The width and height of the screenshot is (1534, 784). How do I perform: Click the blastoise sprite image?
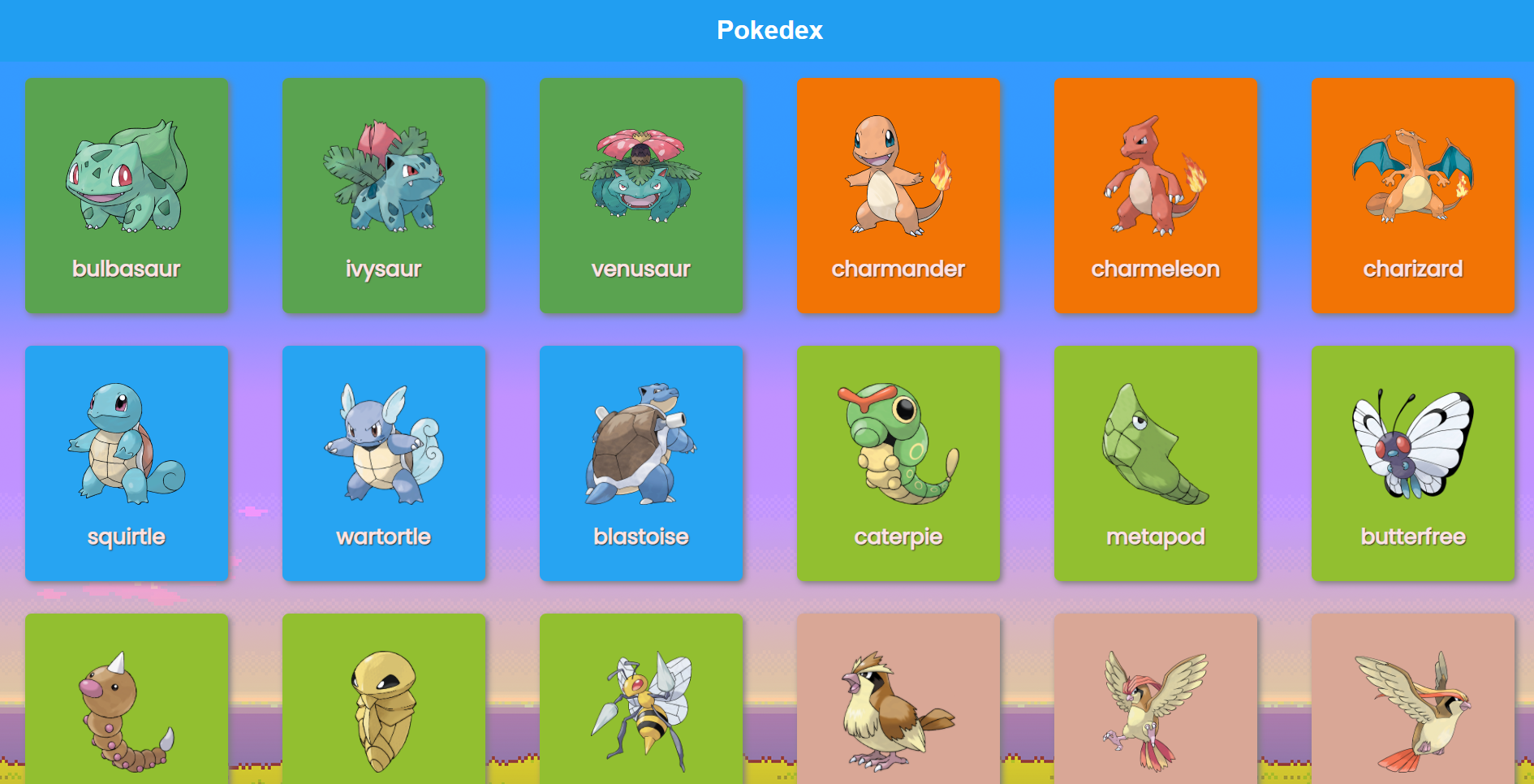click(641, 442)
